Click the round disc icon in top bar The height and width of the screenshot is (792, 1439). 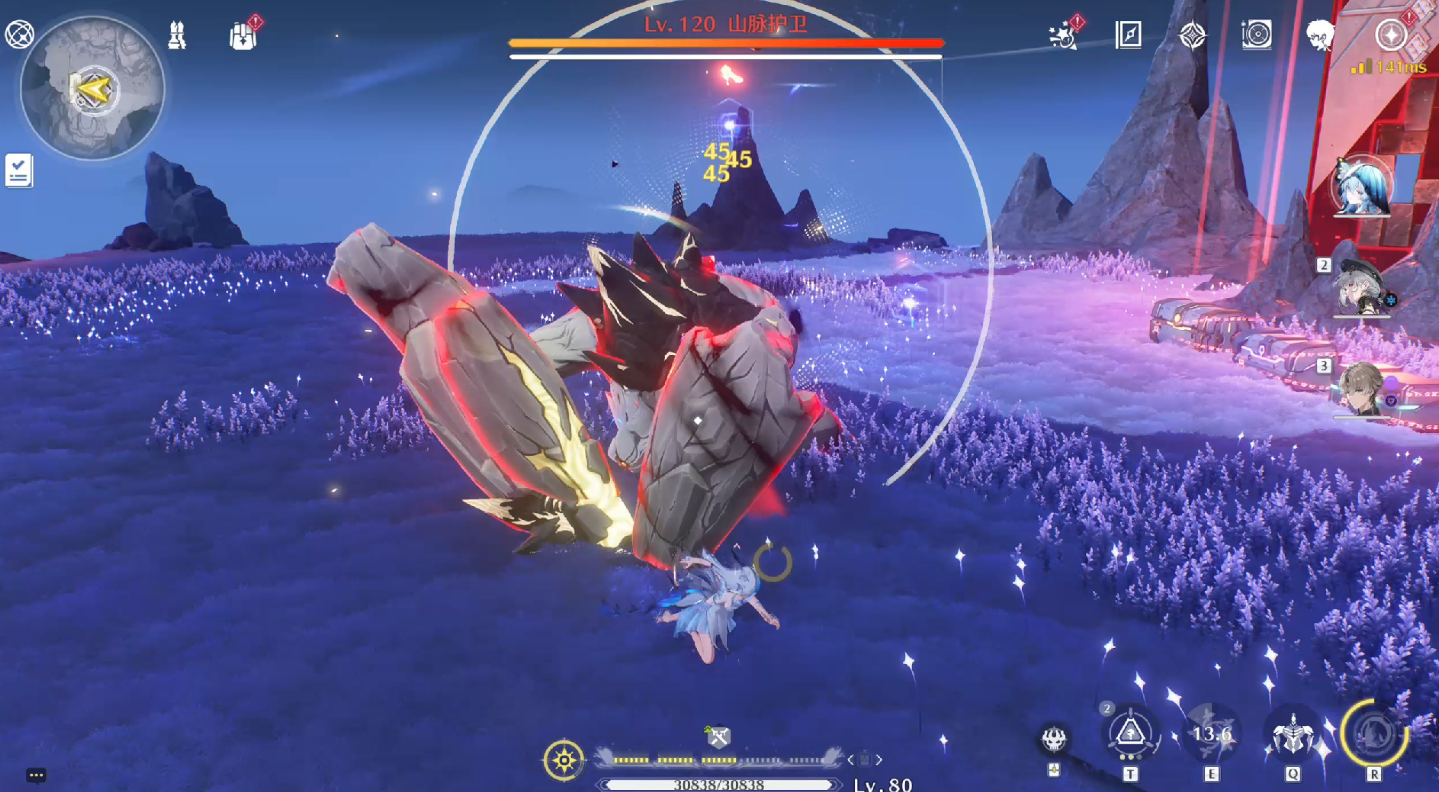pyautogui.click(x=1256, y=35)
